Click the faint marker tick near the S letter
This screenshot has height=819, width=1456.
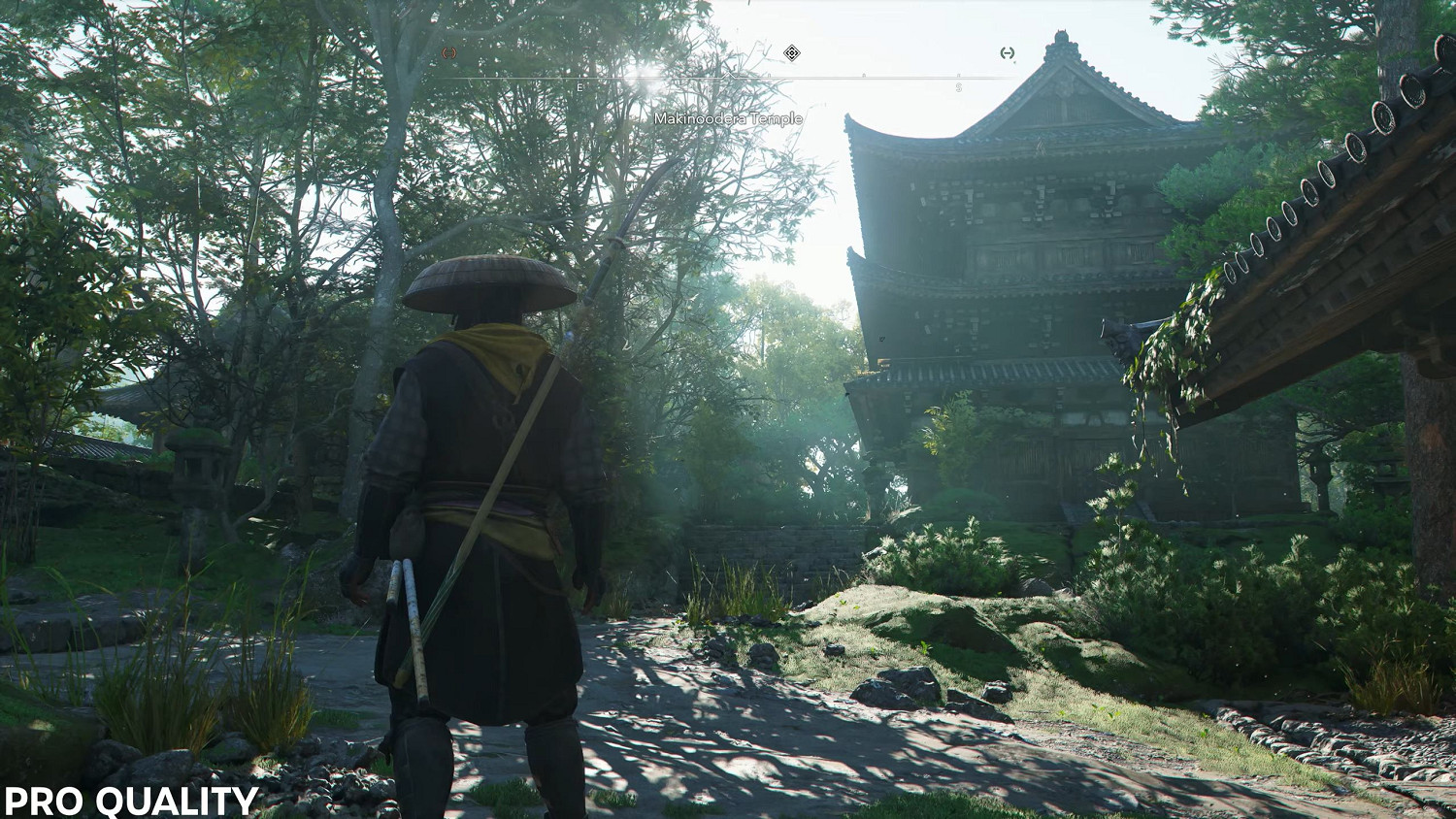click(957, 74)
